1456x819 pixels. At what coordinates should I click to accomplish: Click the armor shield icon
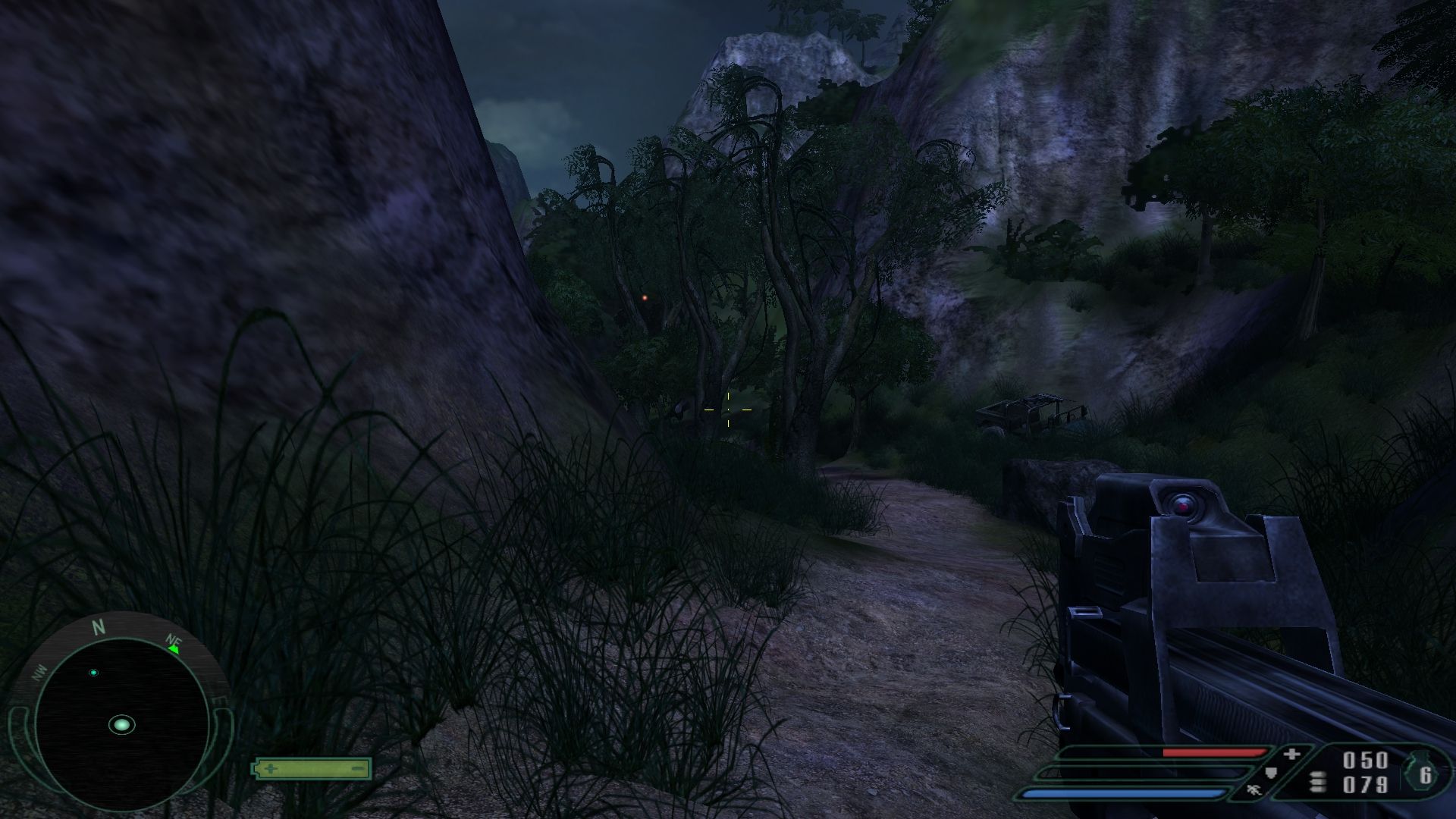[x=1271, y=773]
